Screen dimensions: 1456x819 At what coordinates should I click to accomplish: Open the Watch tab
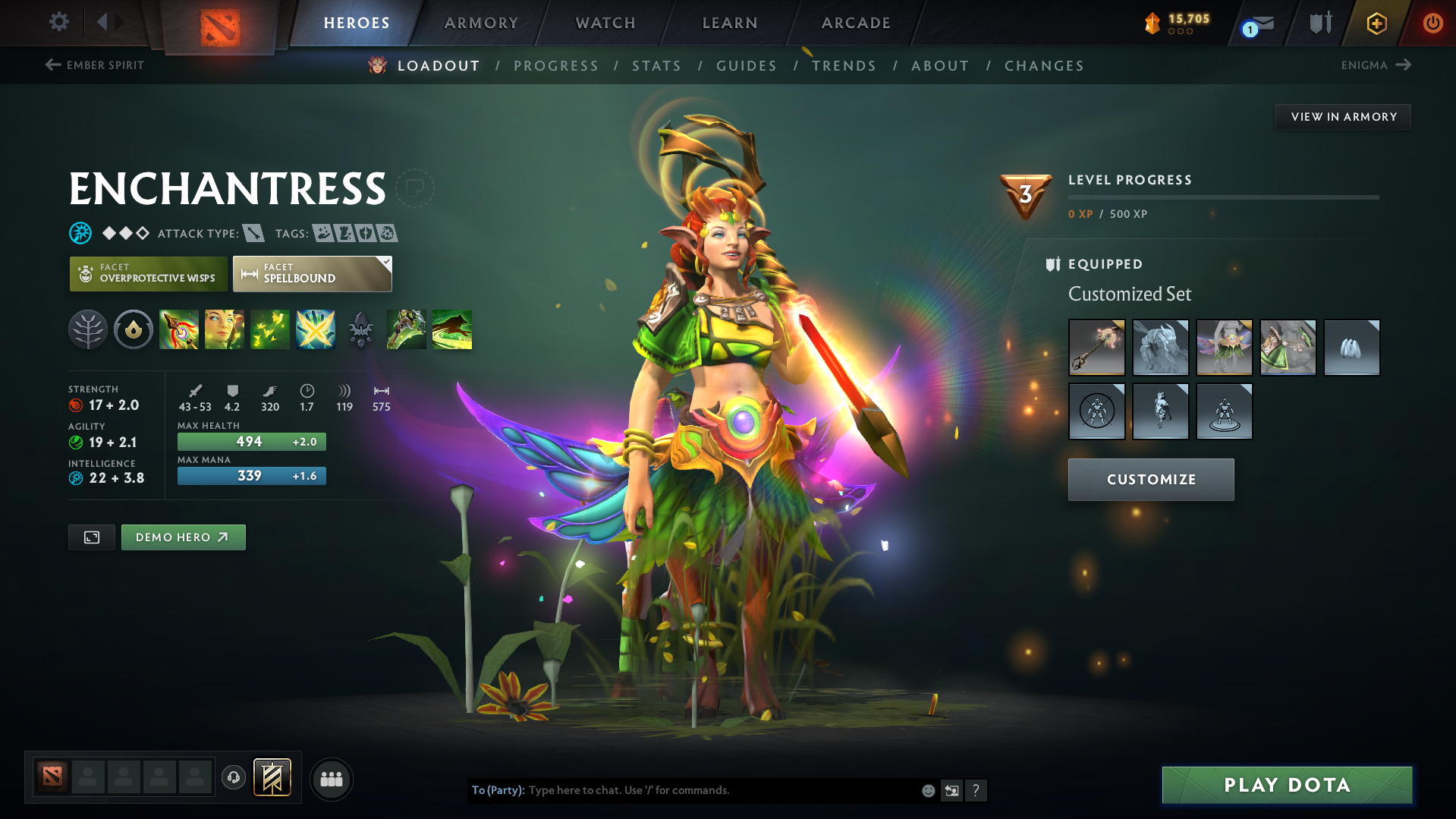(605, 23)
